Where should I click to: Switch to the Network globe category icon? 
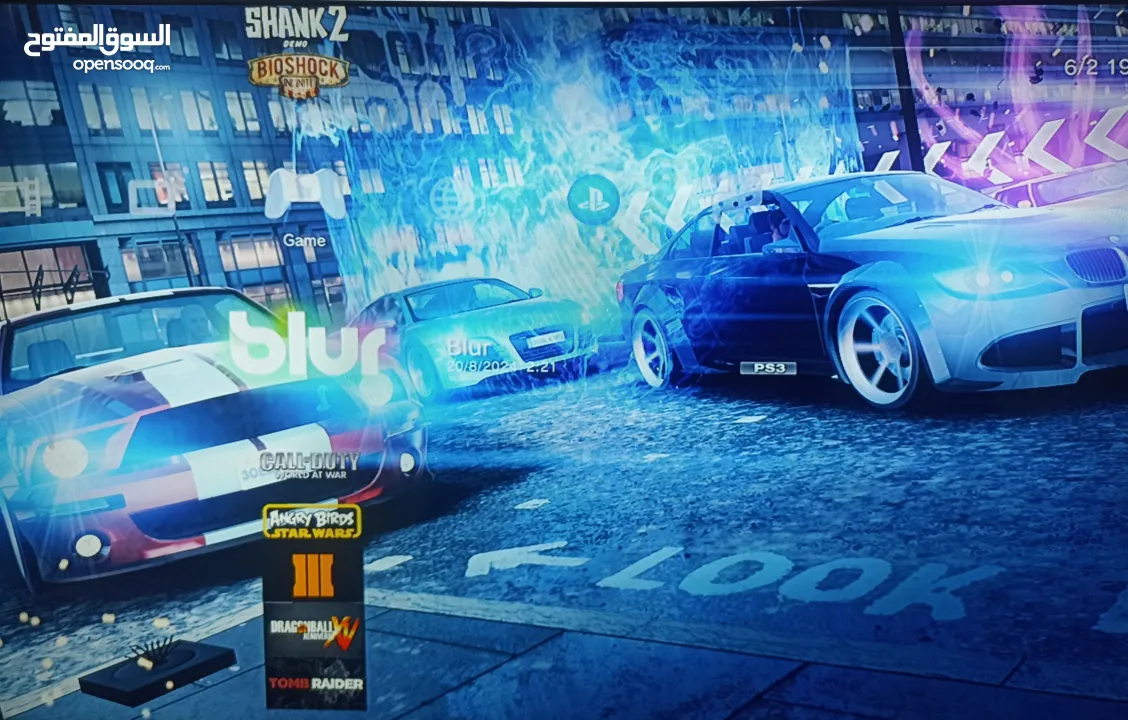pos(451,196)
